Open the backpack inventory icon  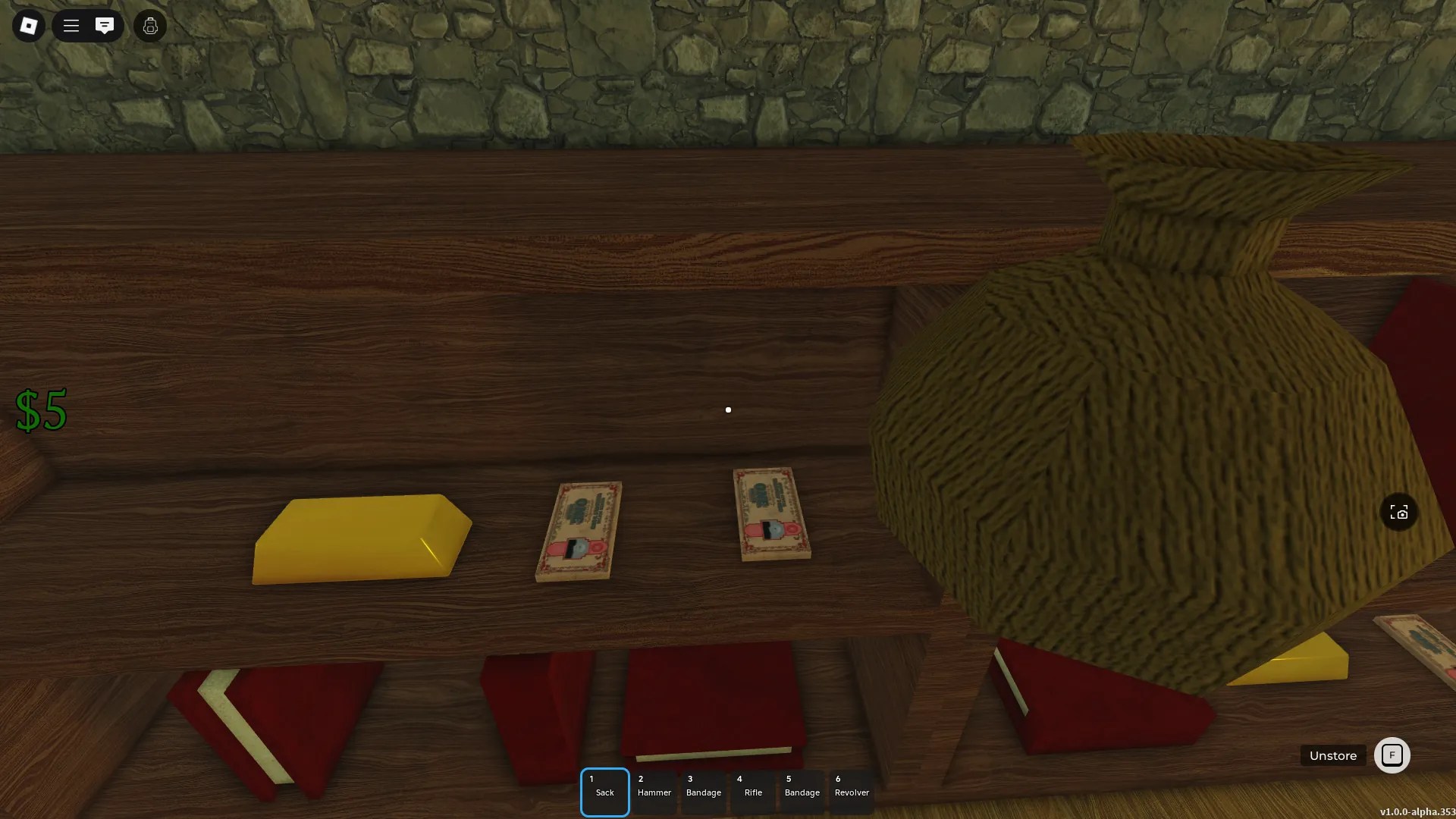point(149,26)
